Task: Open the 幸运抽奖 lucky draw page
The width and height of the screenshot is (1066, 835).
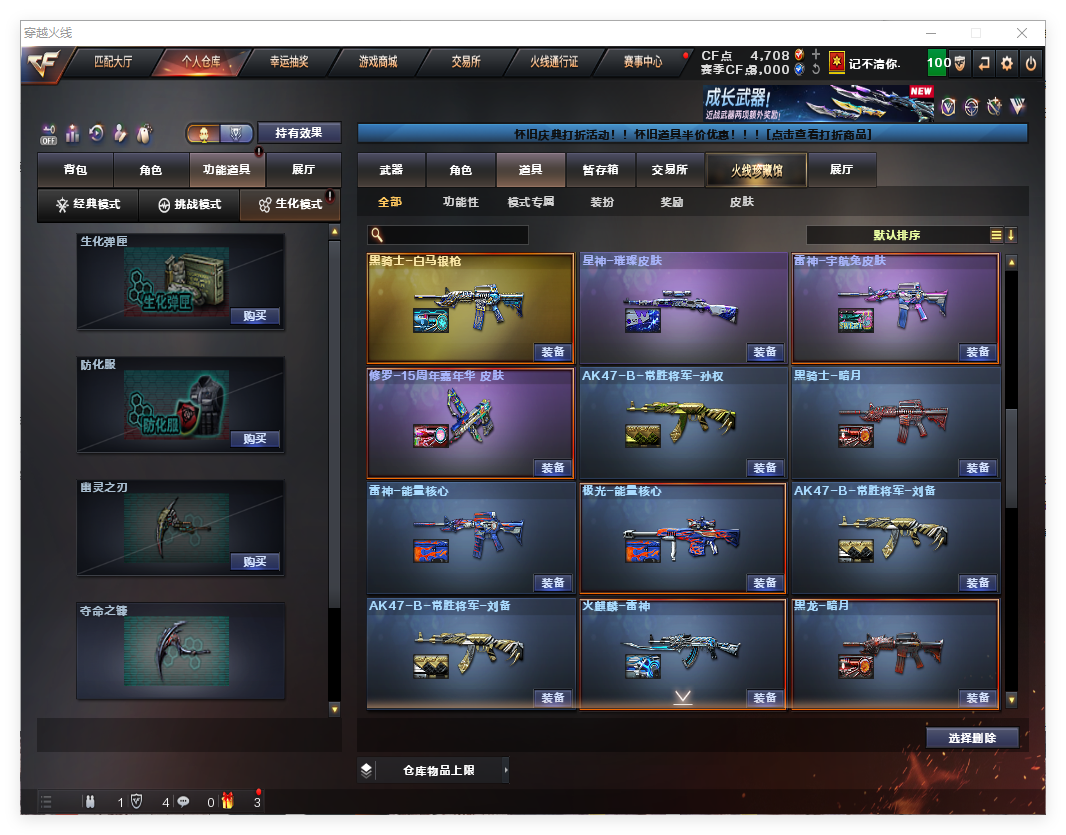Action: coord(289,62)
